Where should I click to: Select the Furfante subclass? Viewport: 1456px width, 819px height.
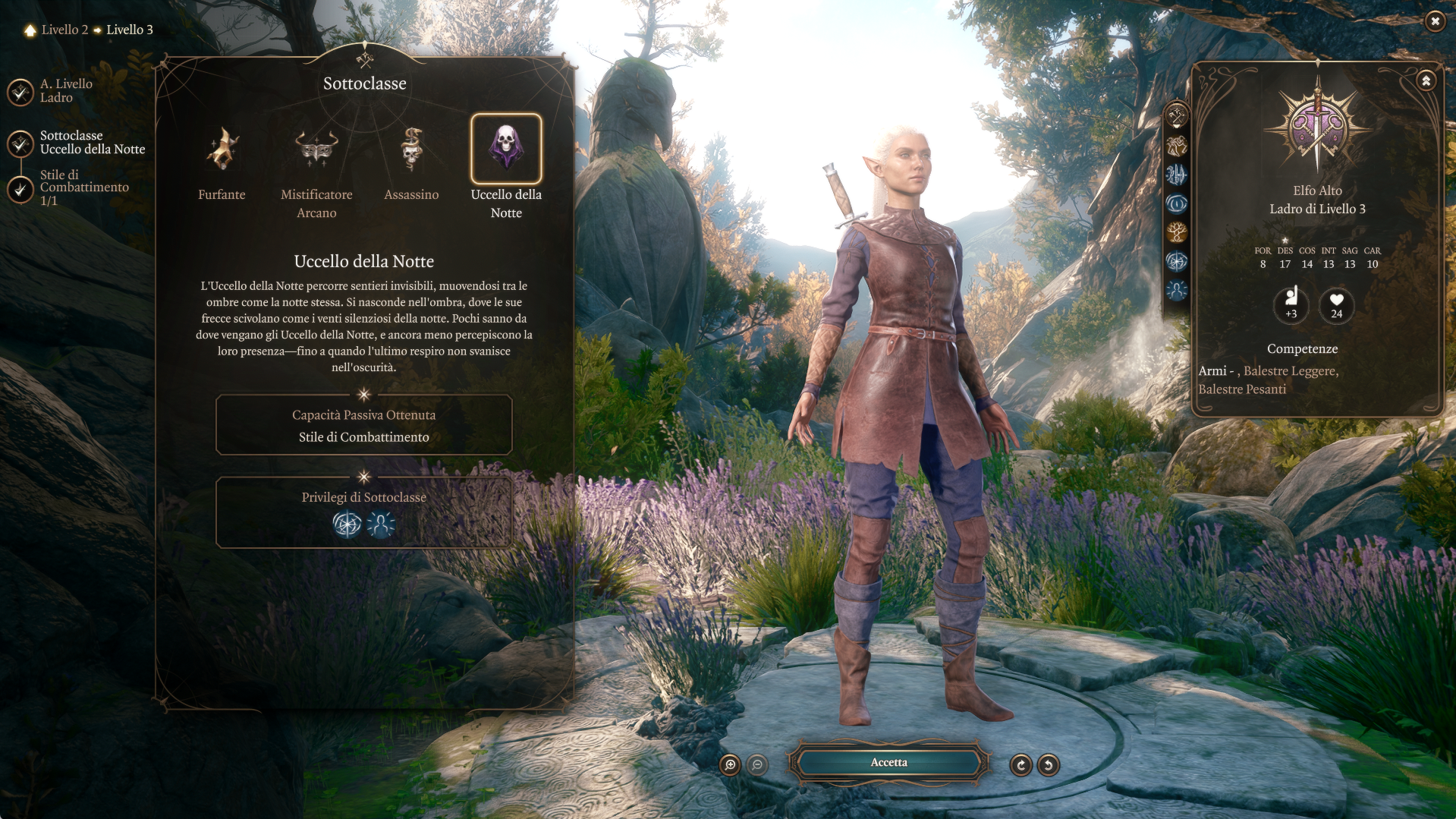click(222, 150)
